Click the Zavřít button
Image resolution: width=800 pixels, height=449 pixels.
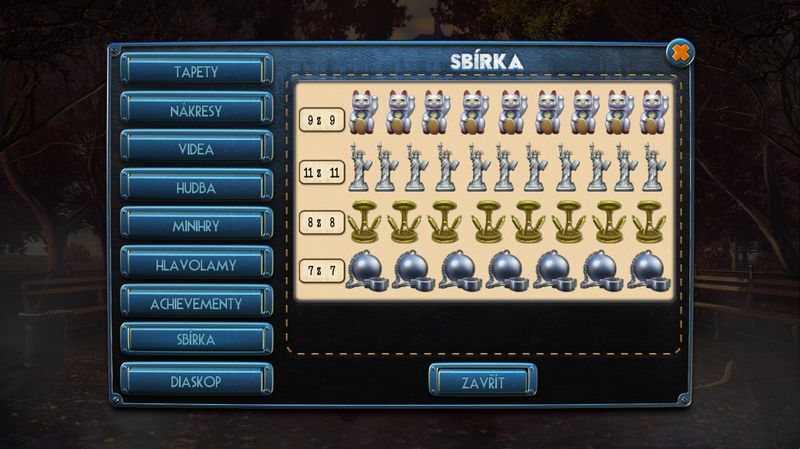(x=483, y=381)
